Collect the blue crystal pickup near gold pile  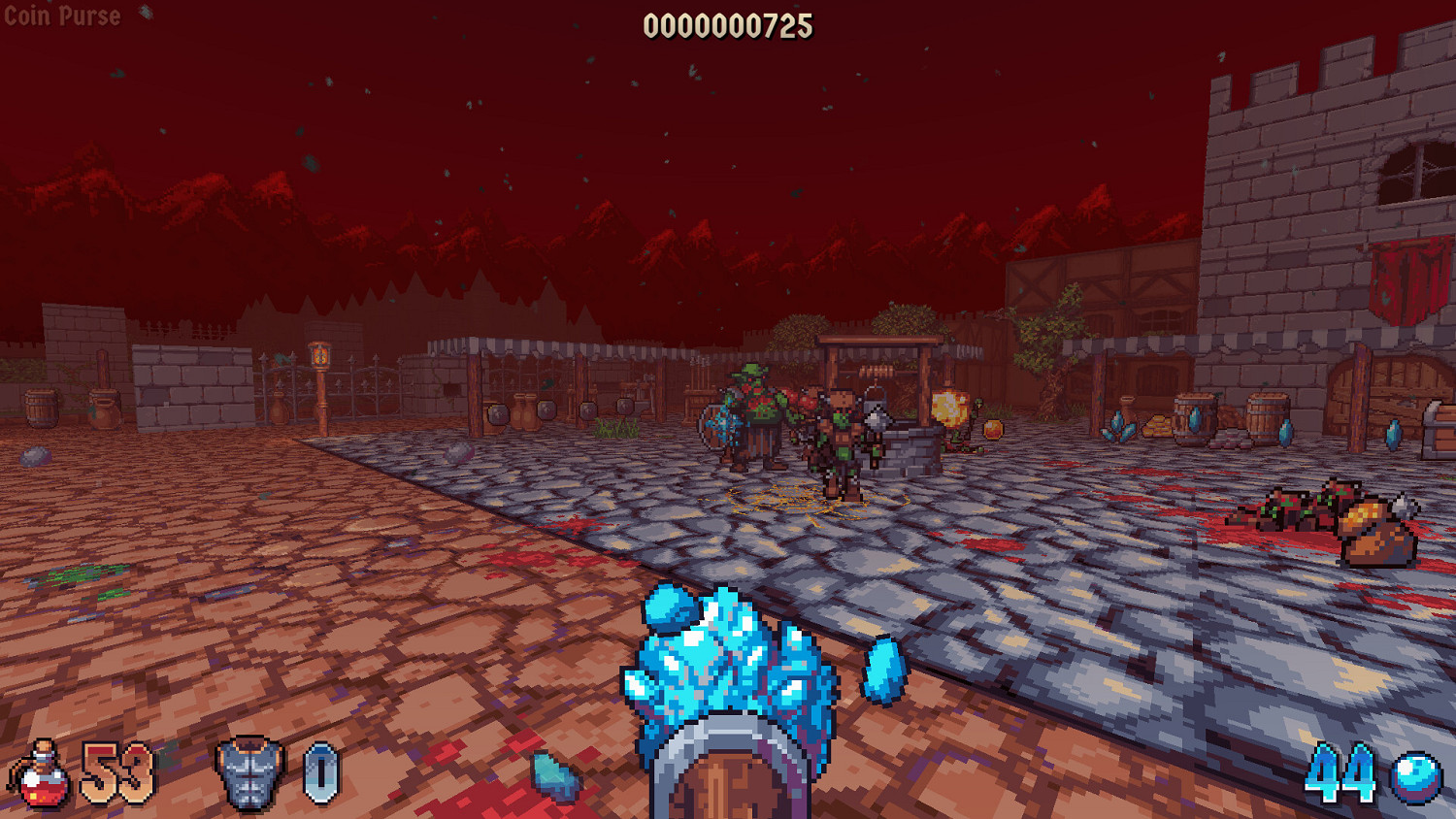coord(1117,427)
